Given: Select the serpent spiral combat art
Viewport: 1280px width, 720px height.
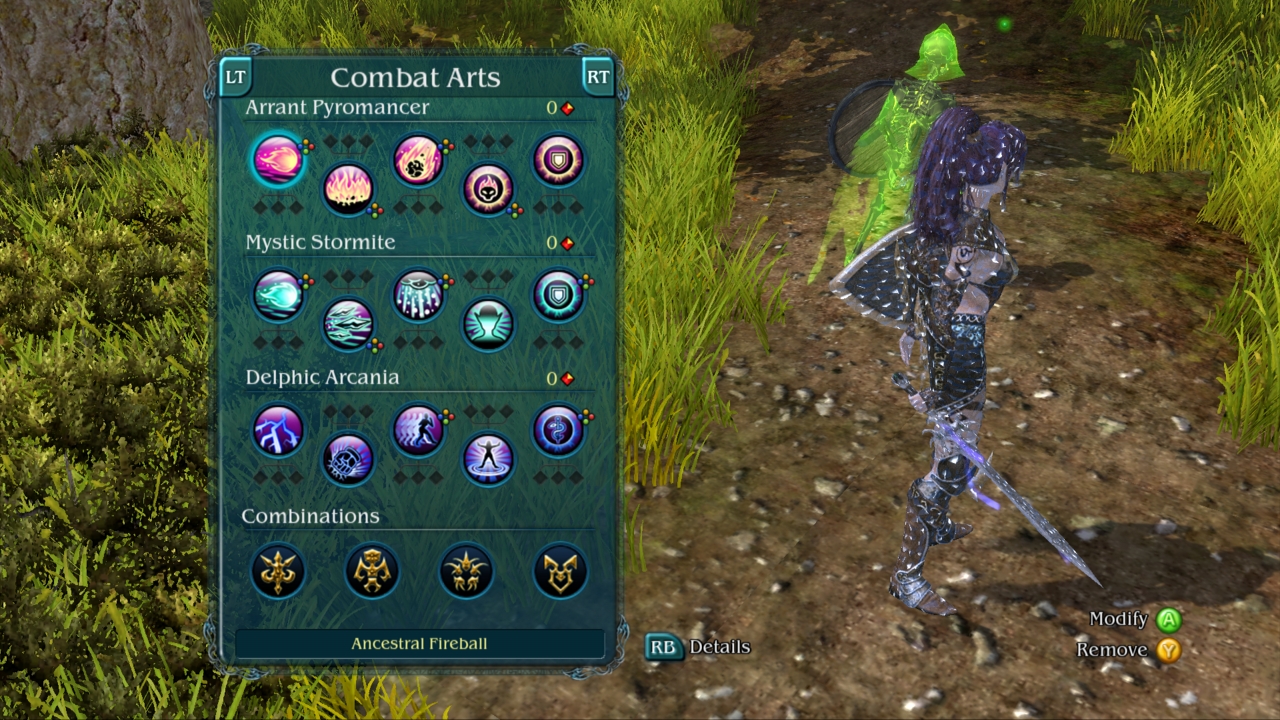Looking at the screenshot, I should click(558, 431).
